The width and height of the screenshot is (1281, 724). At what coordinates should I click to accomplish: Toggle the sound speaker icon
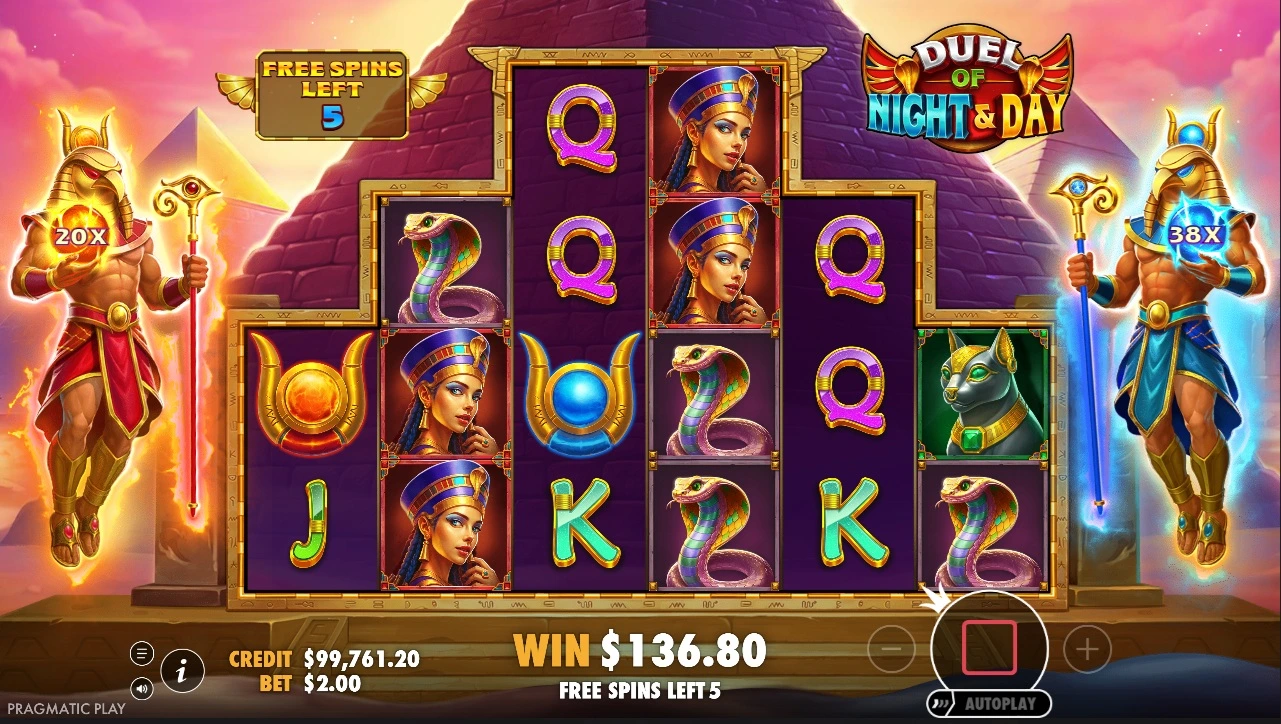click(x=142, y=688)
